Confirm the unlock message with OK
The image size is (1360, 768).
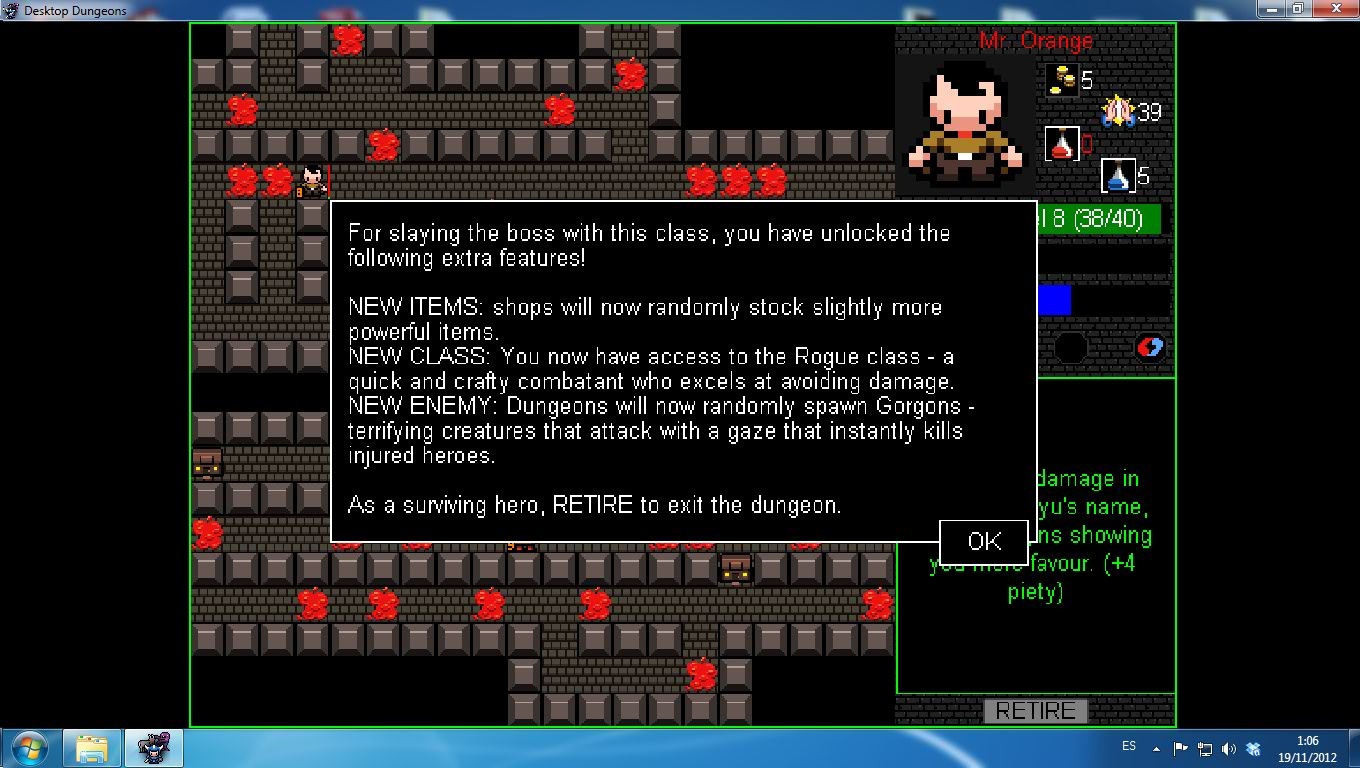984,542
